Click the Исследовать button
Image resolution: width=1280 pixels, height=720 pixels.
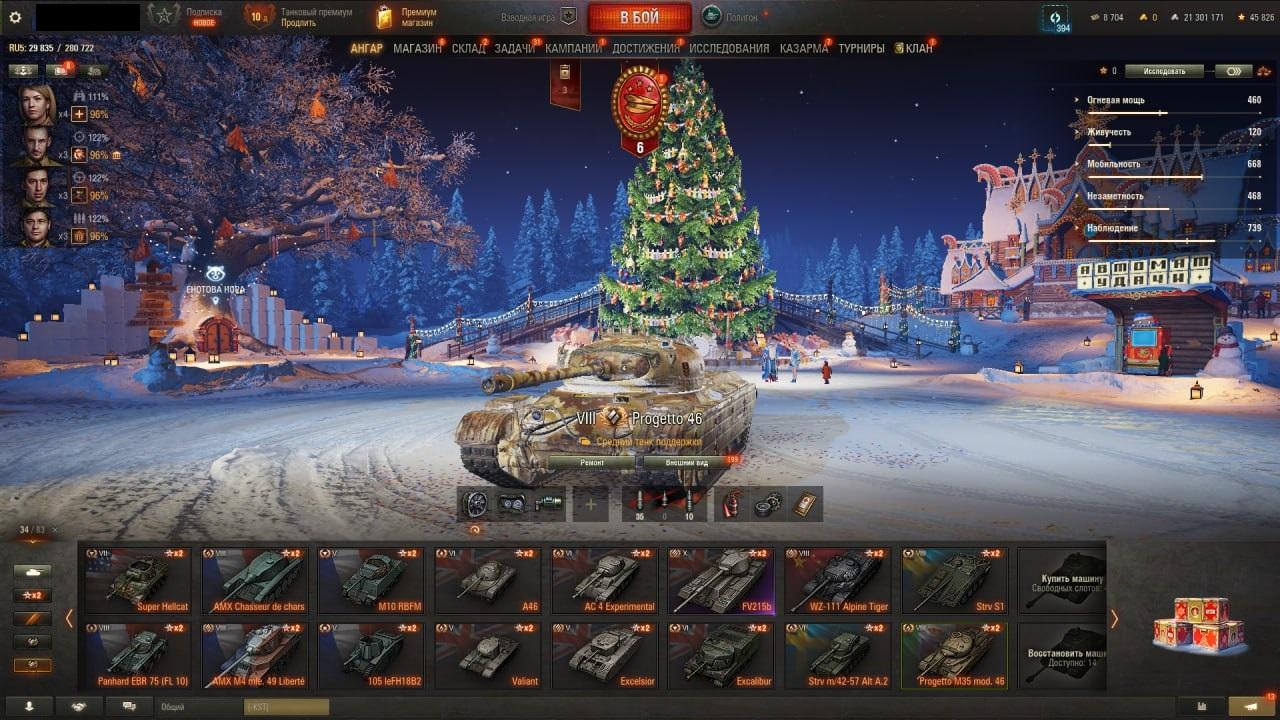point(1163,71)
